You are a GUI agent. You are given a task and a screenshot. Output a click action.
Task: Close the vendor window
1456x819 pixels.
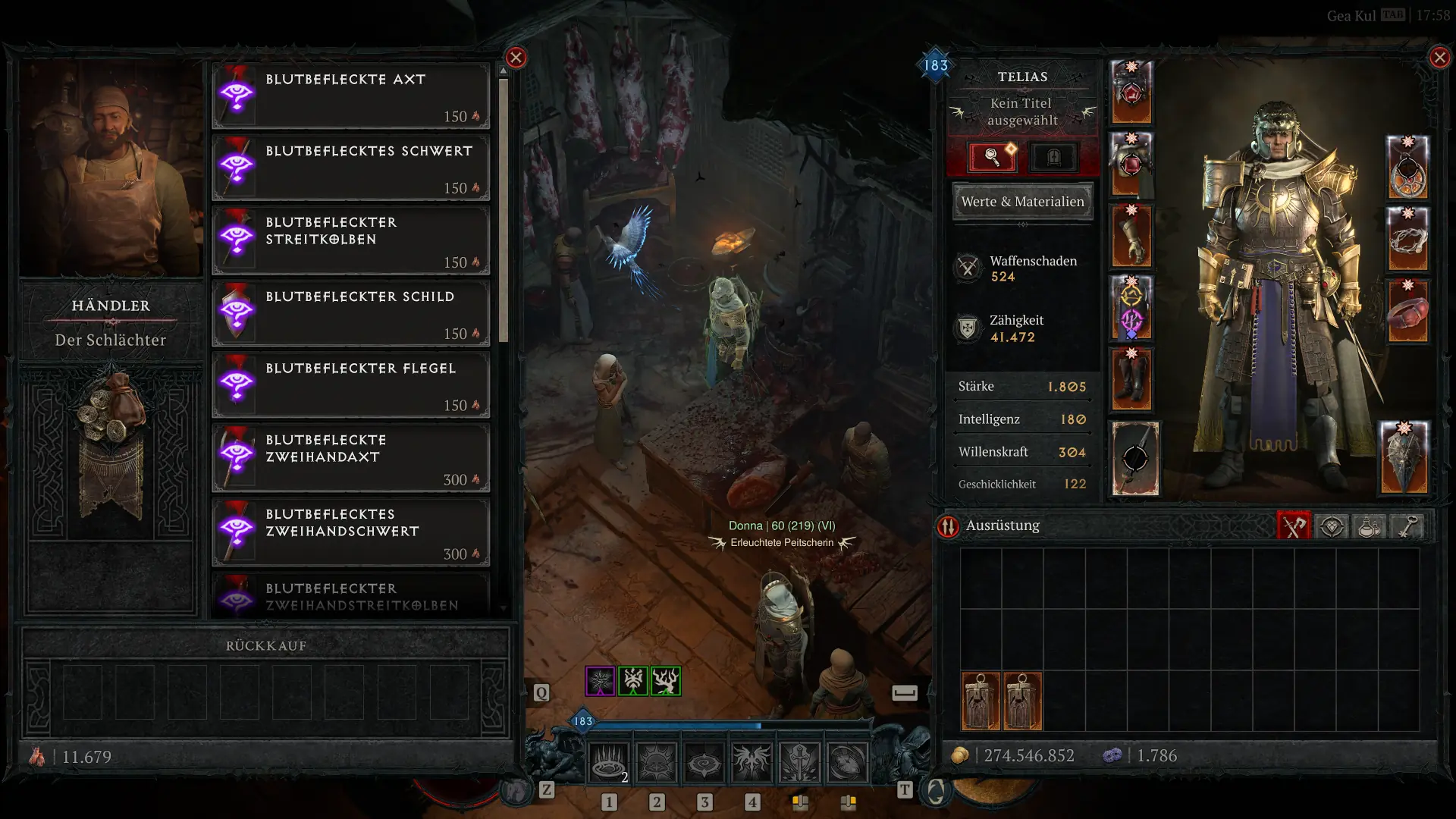coord(516,58)
